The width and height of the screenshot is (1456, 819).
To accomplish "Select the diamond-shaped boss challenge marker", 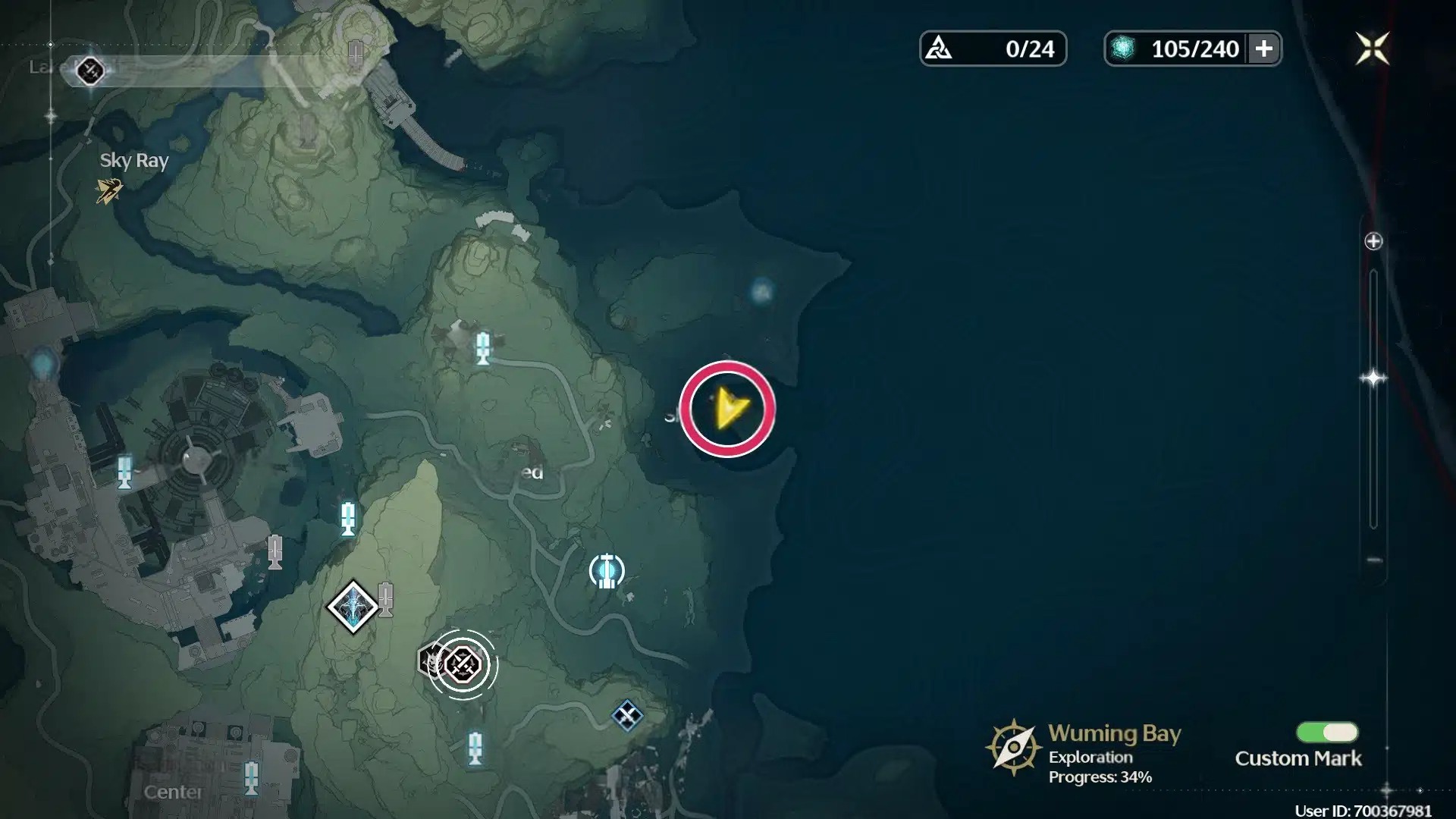I will click(353, 607).
